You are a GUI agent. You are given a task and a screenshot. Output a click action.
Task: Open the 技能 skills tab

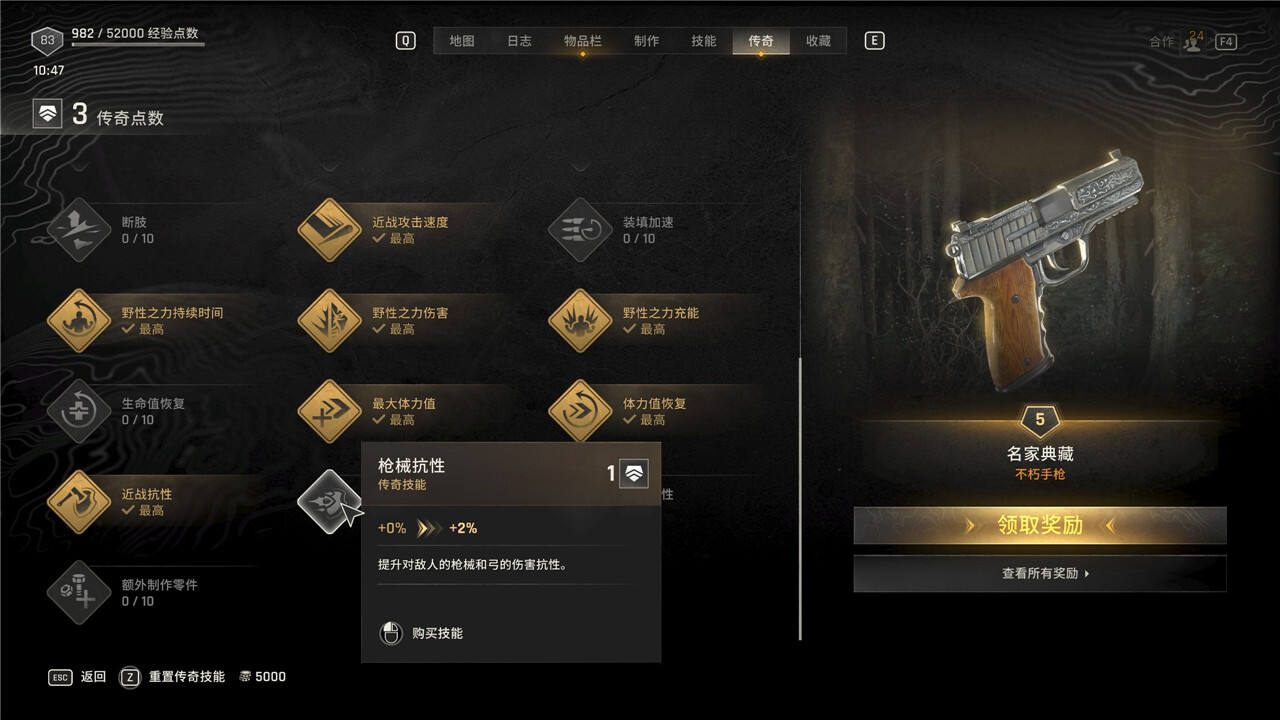[x=703, y=41]
